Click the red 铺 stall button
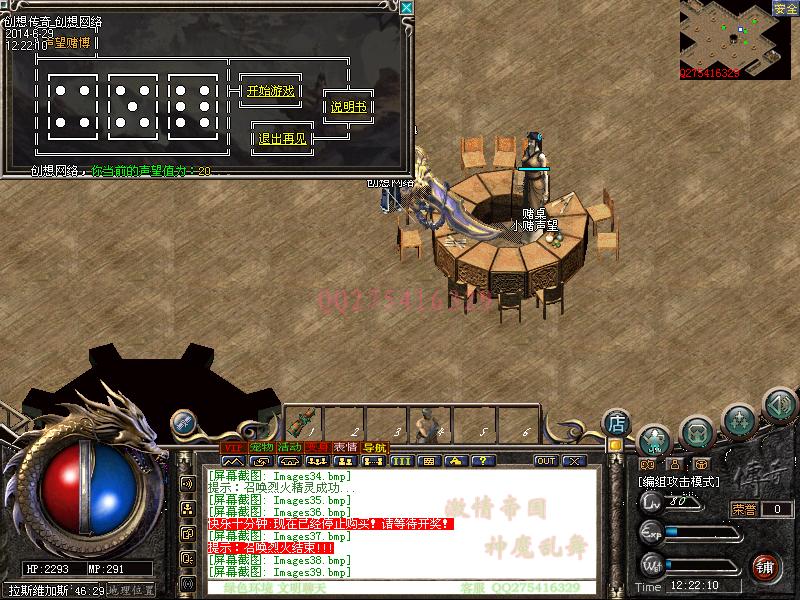This screenshot has width=800, height=600. tap(765, 566)
